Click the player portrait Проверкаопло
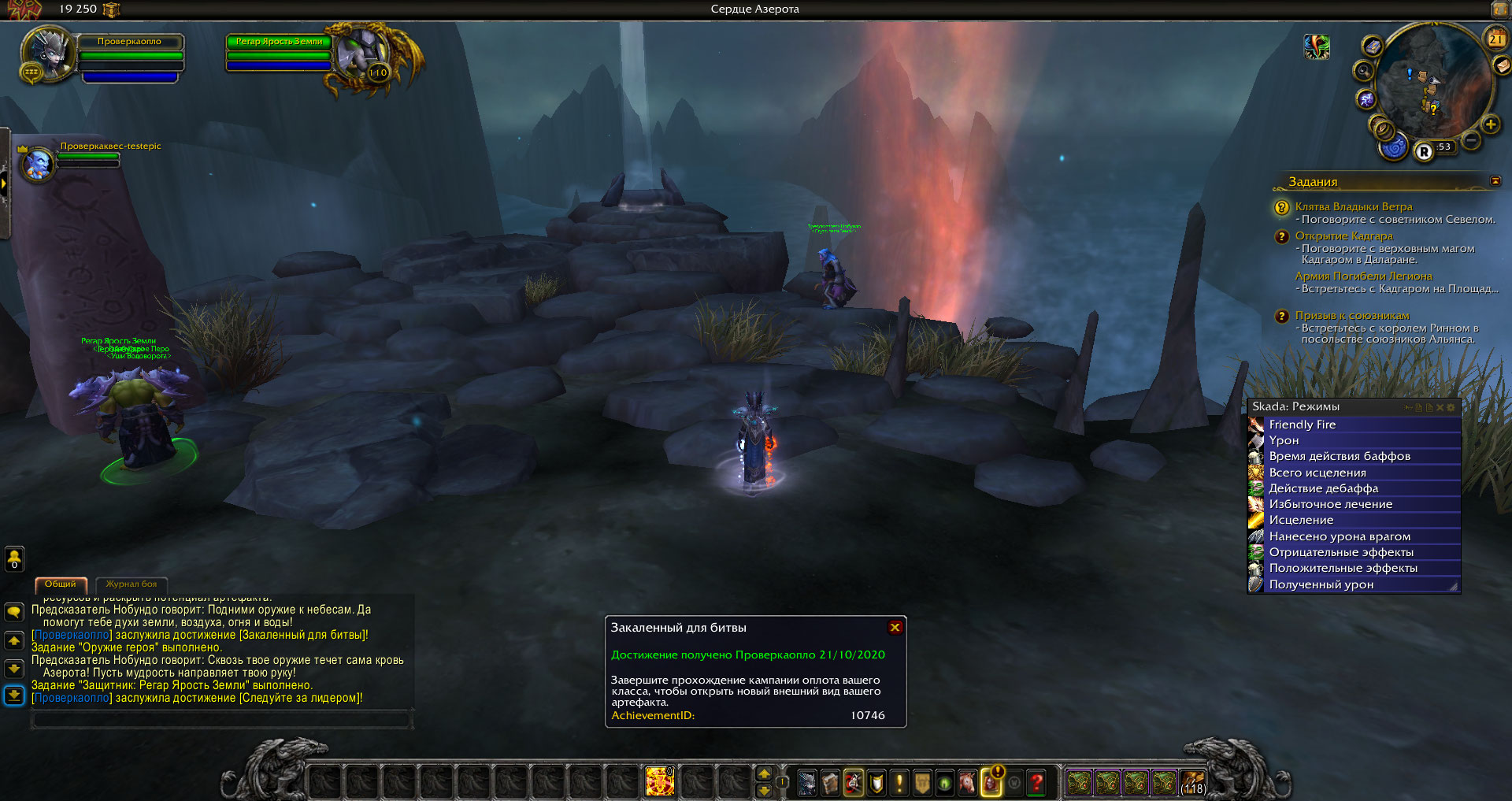 (x=49, y=52)
